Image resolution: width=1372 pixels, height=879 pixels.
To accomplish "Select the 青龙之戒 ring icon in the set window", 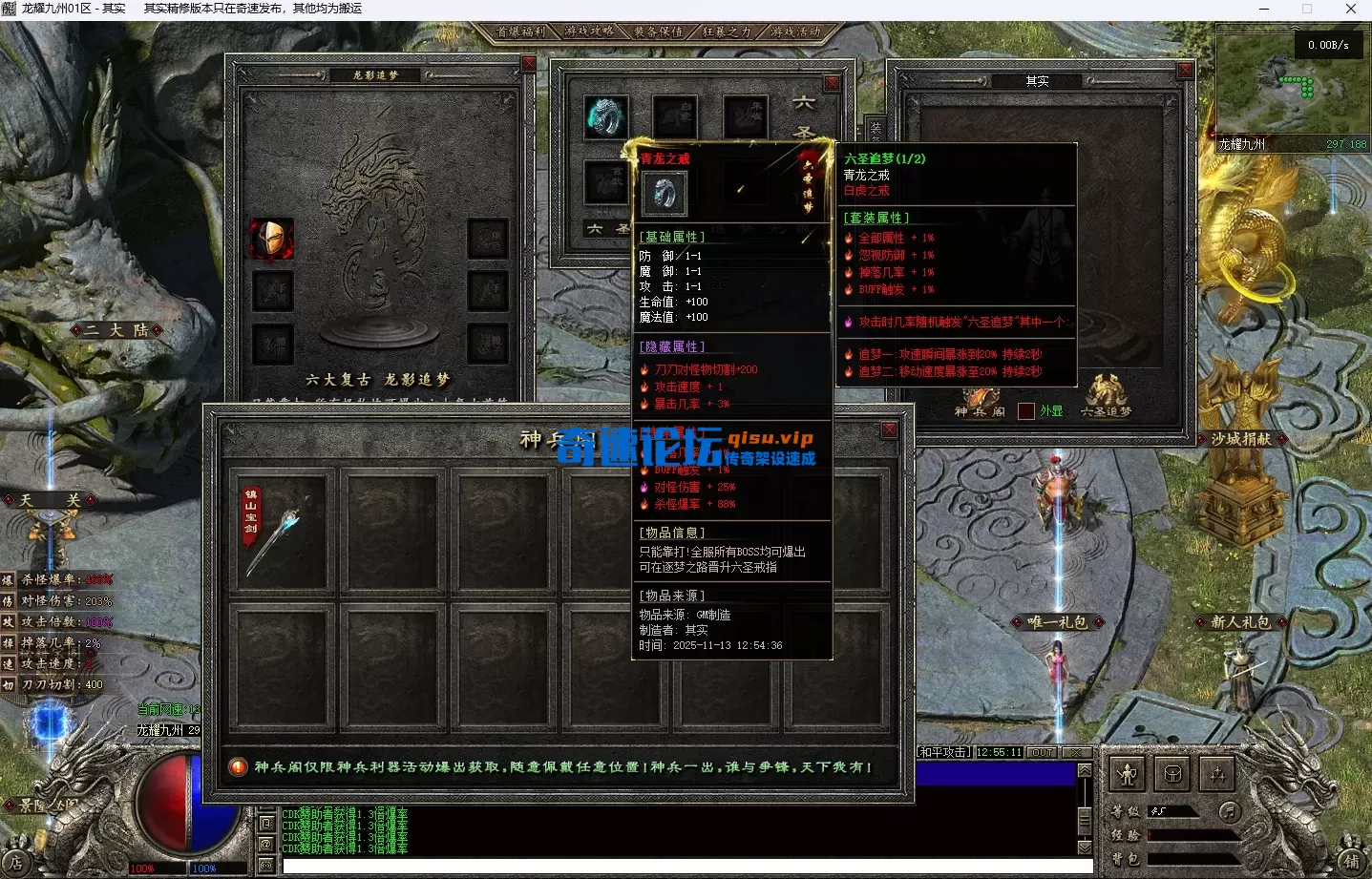I will pyautogui.click(x=665, y=193).
